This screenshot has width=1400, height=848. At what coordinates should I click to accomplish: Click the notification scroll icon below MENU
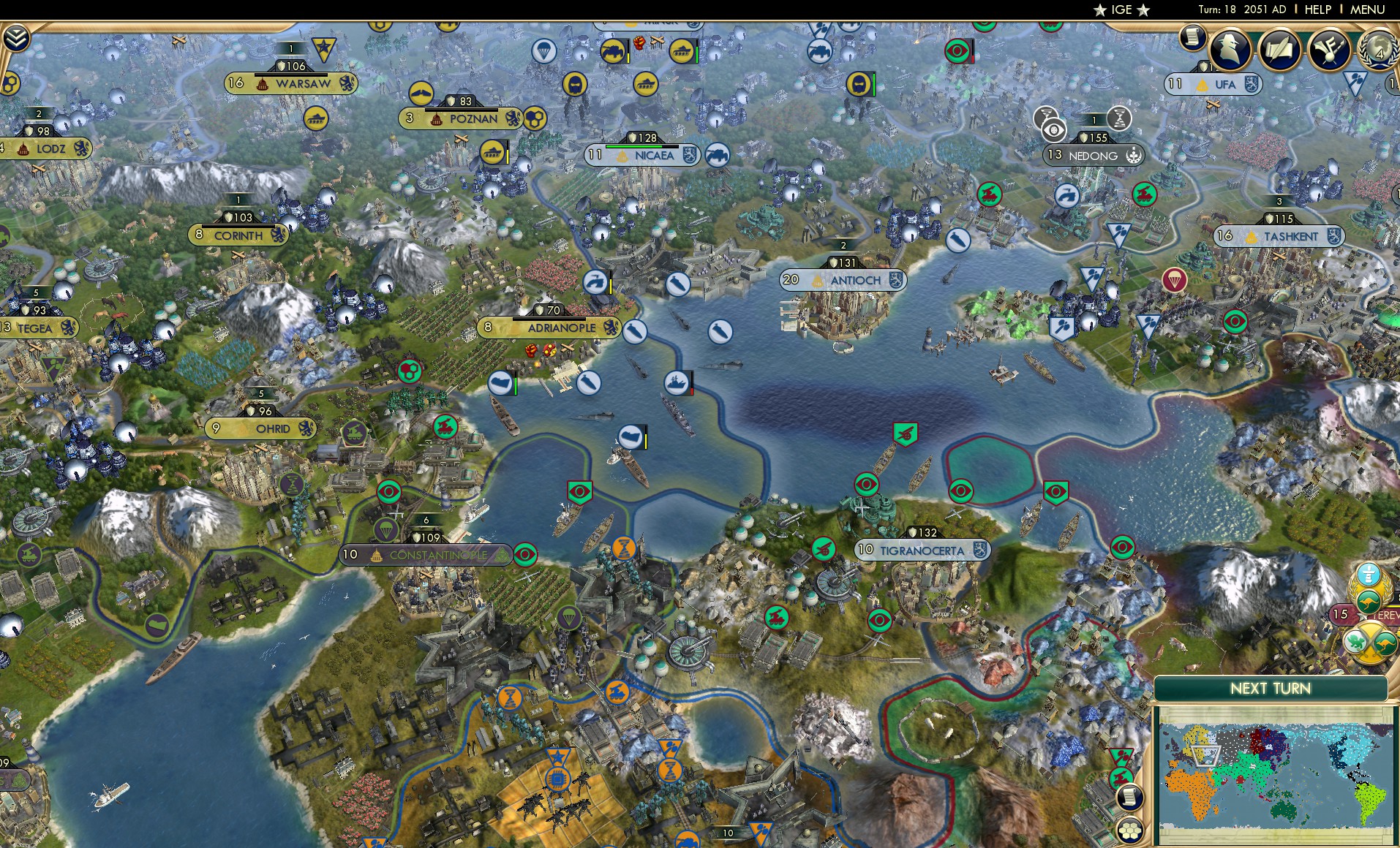tap(1192, 39)
